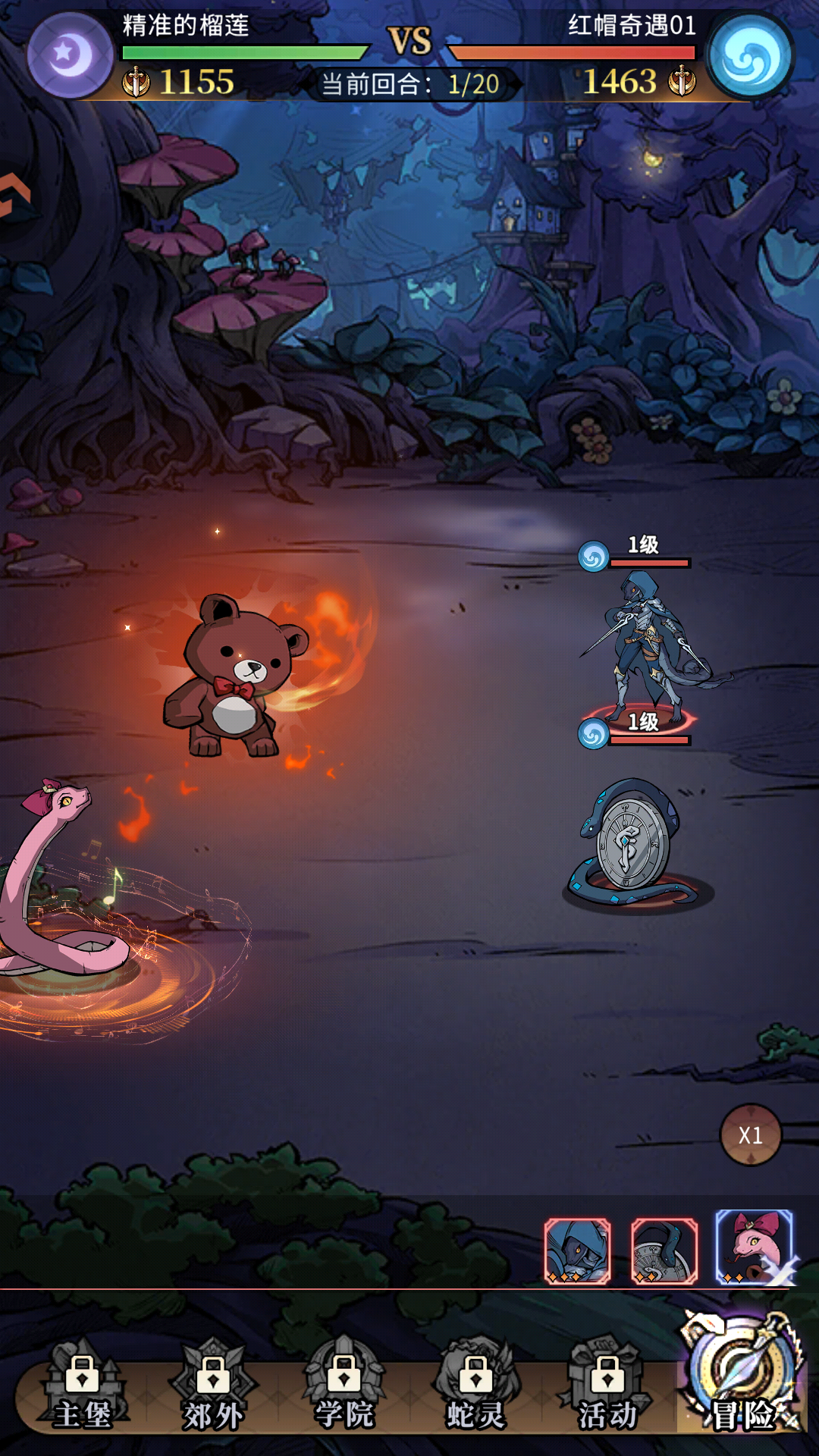Select the hooded assassin turn-order portrait

tap(577, 1250)
